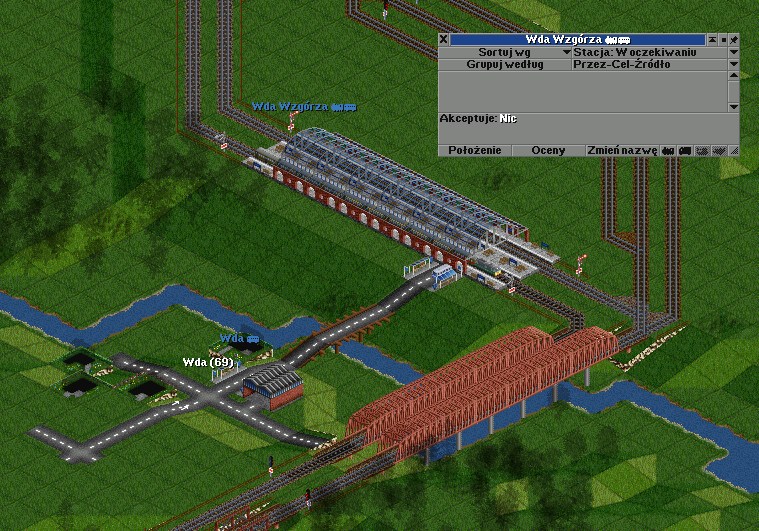759x531 pixels.
Task: Shade the station window with the title bar arrow
Action: 713,39
